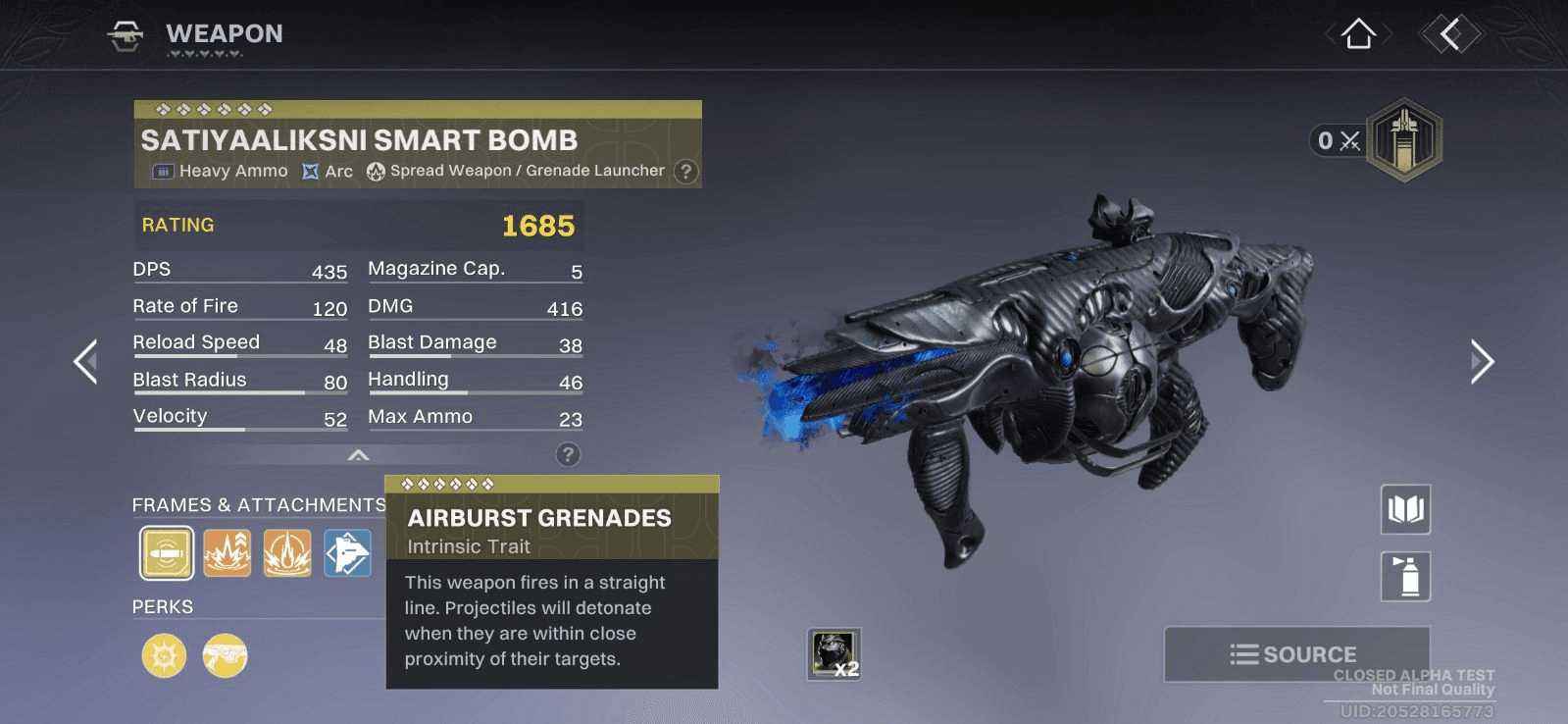
Task: Select the Airburst Grenades intrinsic frame
Action: 167,553
